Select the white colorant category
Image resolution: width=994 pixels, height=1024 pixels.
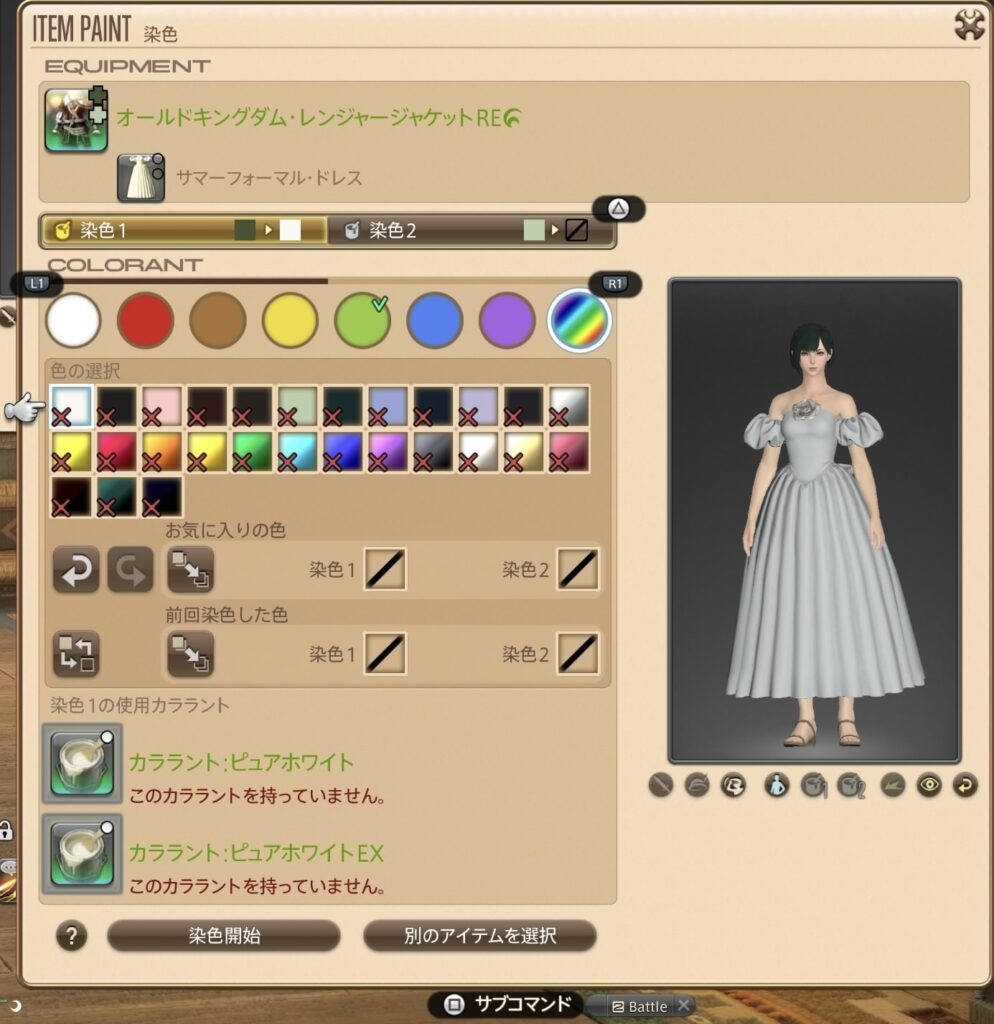point(73,320)
